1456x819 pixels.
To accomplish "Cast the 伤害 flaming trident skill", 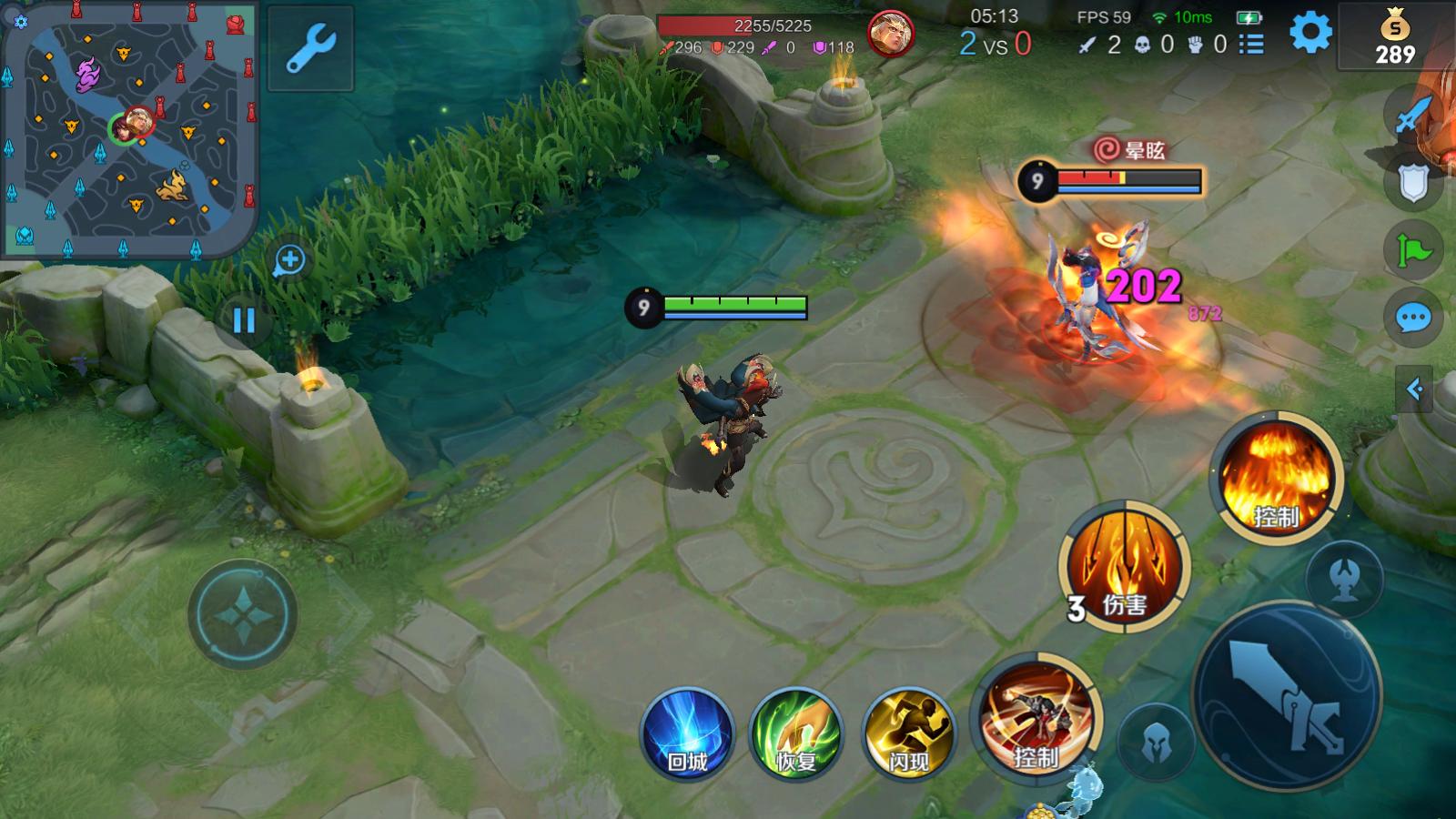I will [x=1125, y=566].
